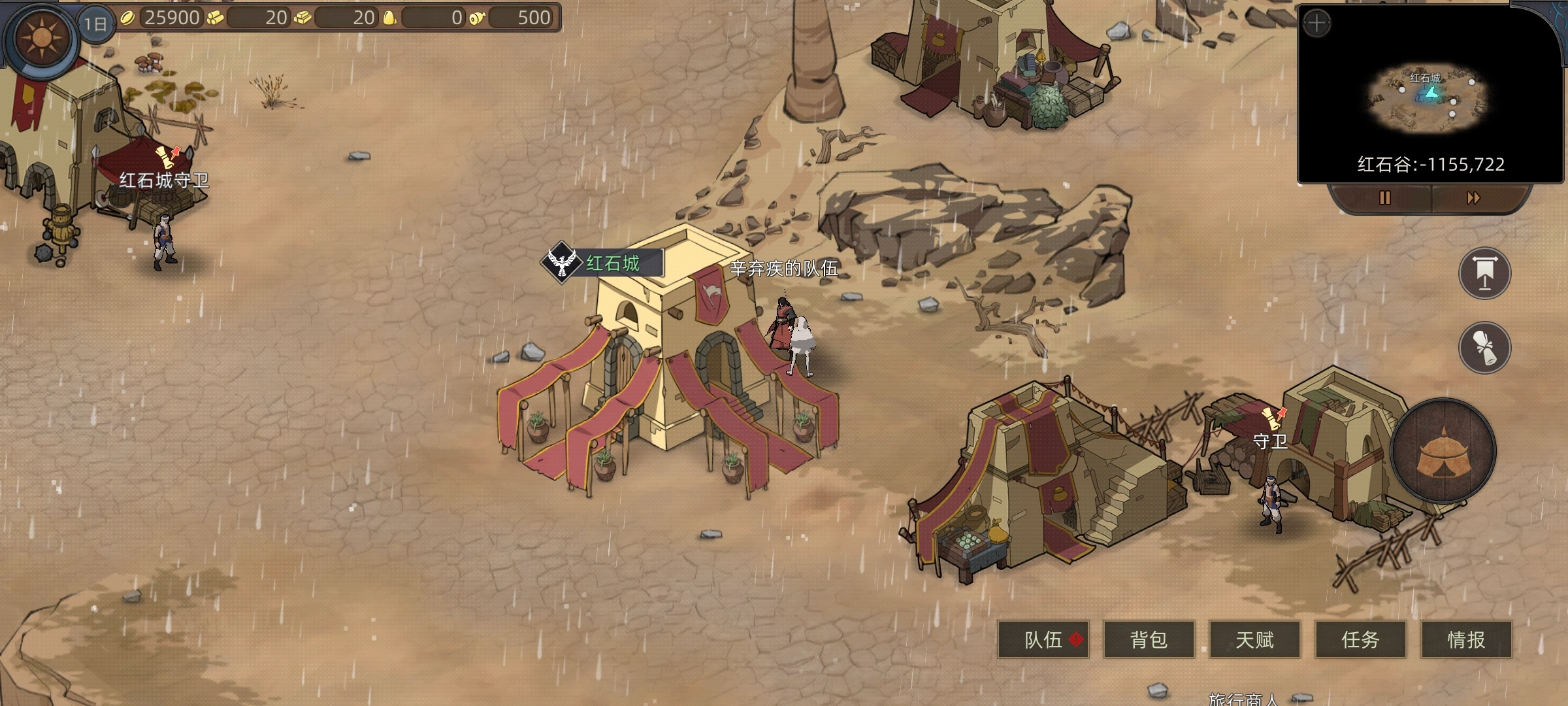Open the 队伍 party menu
Viewport: 1568px width, 706px height.
click(x=1043, y=639)
